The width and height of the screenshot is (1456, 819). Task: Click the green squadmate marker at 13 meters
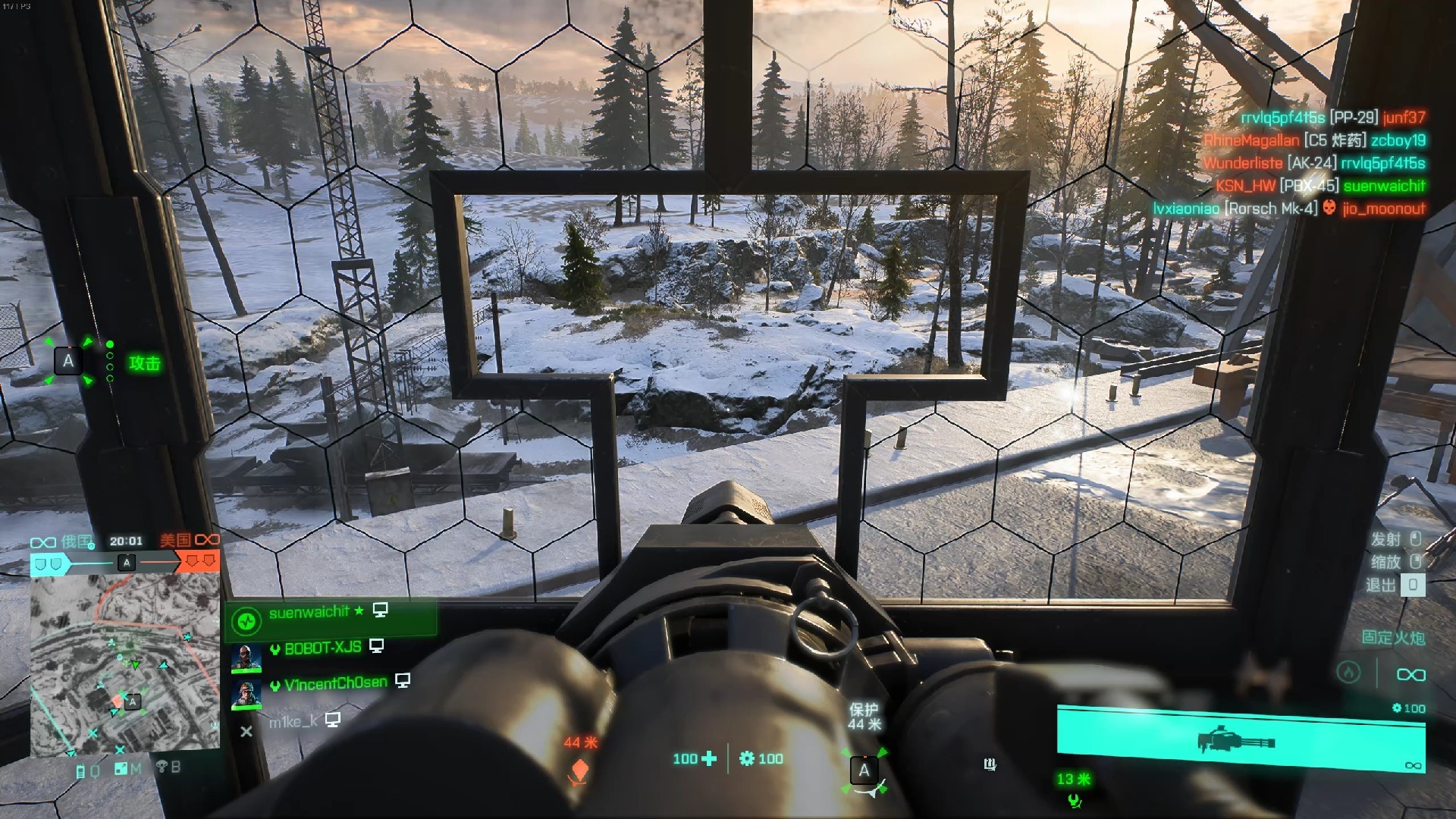click(x=1074, y=799)
